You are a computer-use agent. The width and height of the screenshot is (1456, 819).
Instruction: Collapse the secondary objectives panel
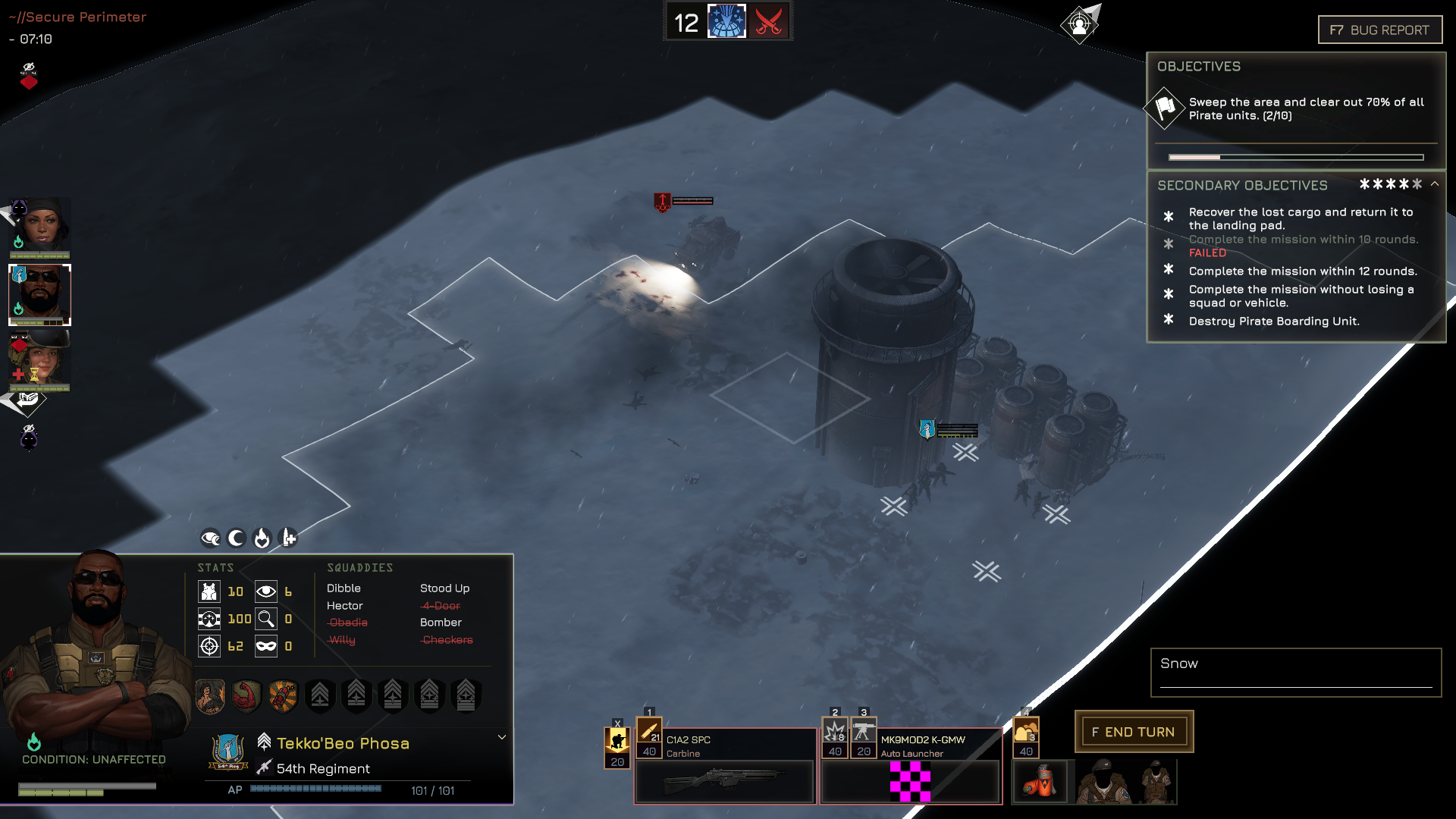1435,184
